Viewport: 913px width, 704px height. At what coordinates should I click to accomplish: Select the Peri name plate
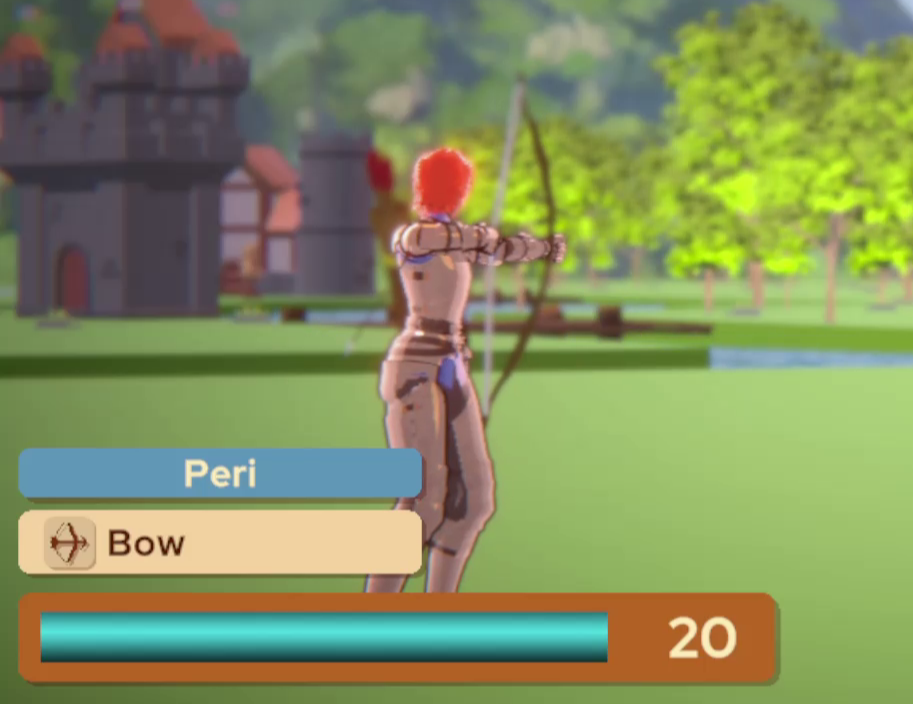[x=220, y=473]
